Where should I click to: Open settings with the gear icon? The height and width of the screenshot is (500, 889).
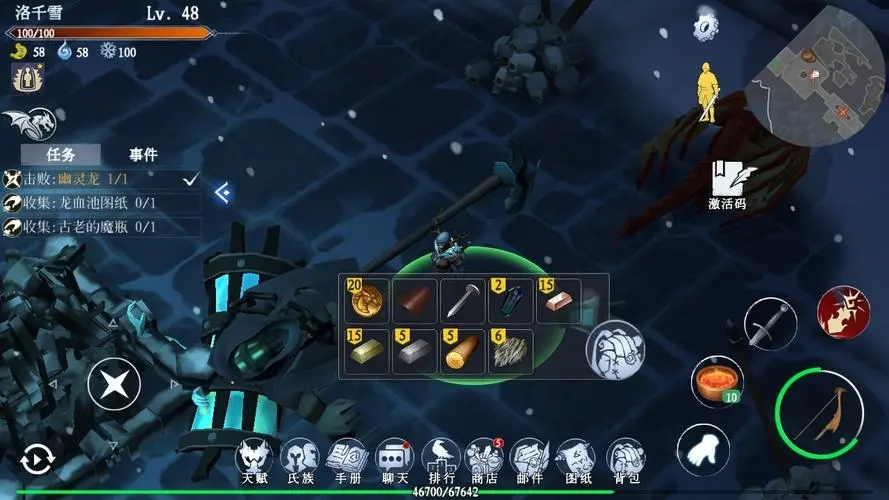[708, 25]
